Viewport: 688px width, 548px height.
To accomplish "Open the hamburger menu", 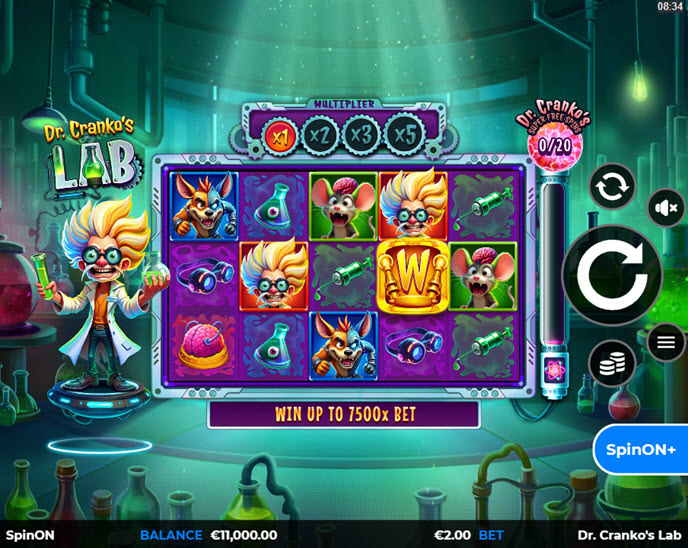I will (x=666, y=343).
